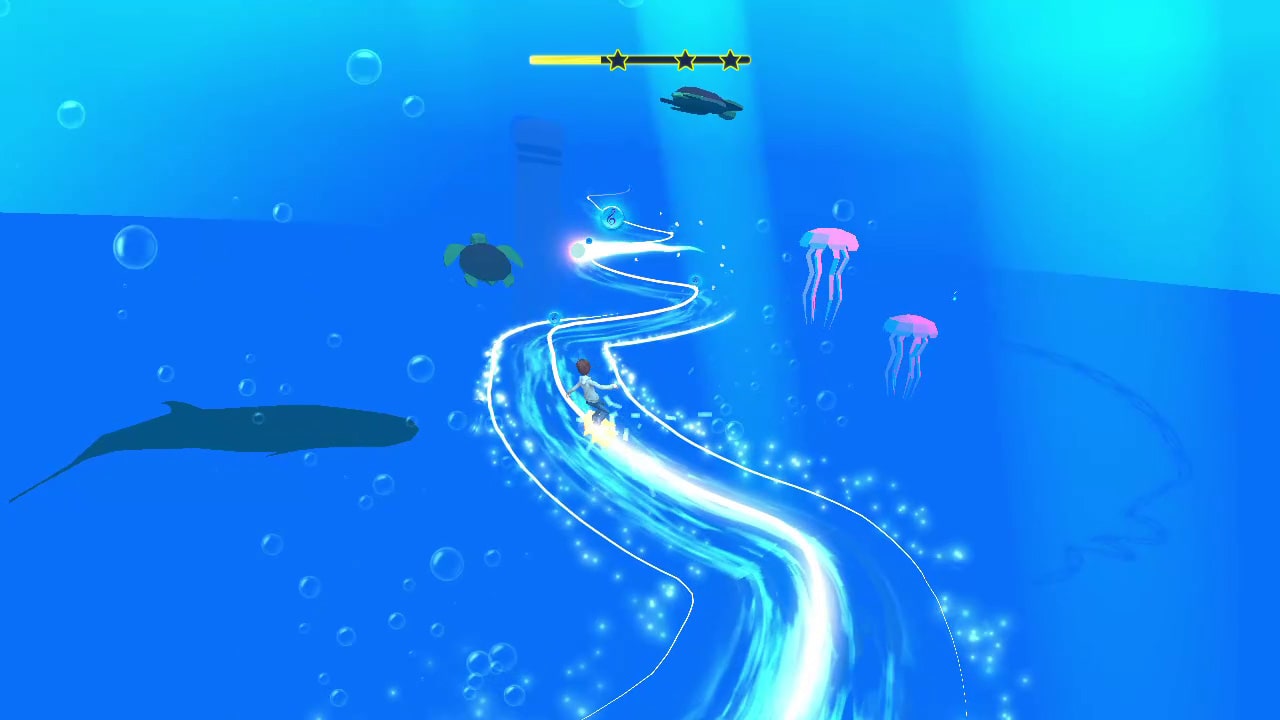
Task: Click the first star on the progress bar
Action: (617, 60)
